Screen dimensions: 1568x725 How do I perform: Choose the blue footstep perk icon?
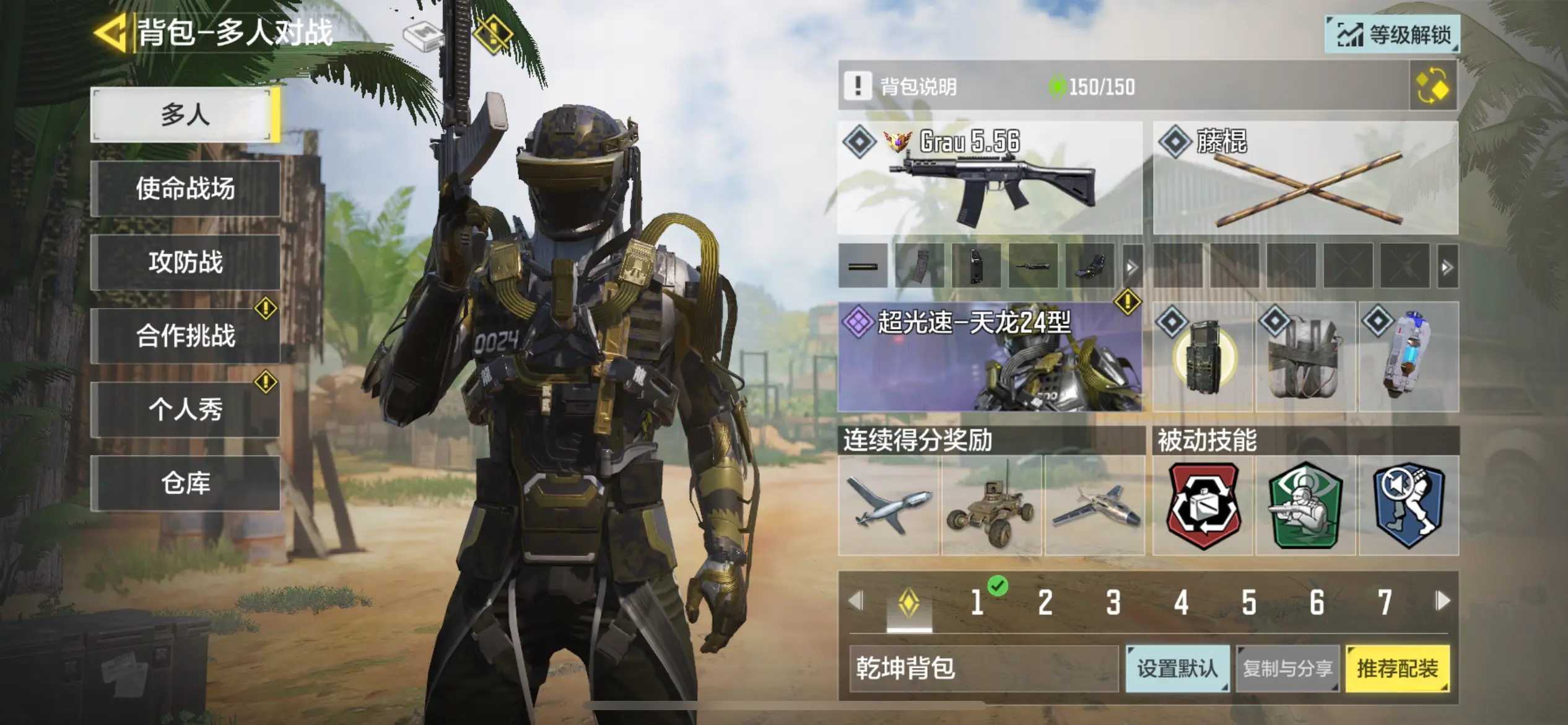pos(1409,506)
